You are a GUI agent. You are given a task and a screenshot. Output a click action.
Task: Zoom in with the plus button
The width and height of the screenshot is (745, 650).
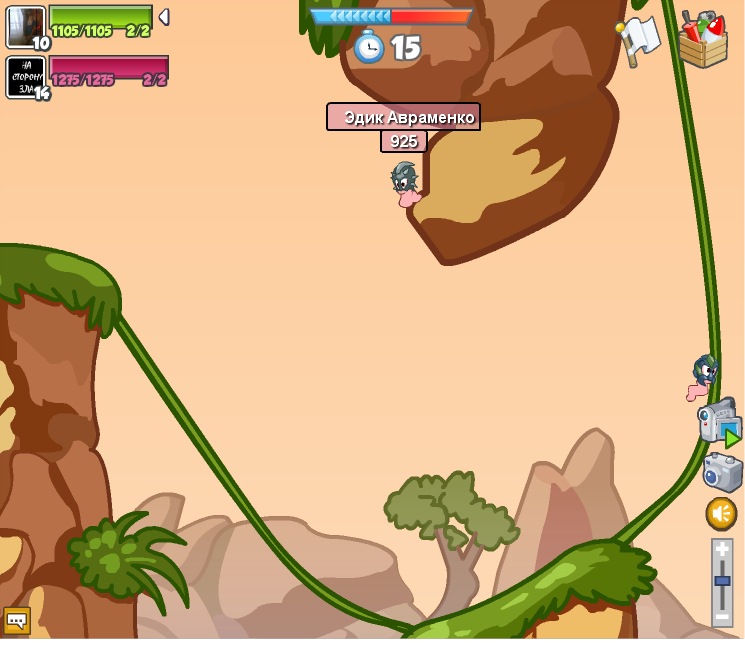pos(722,550)
